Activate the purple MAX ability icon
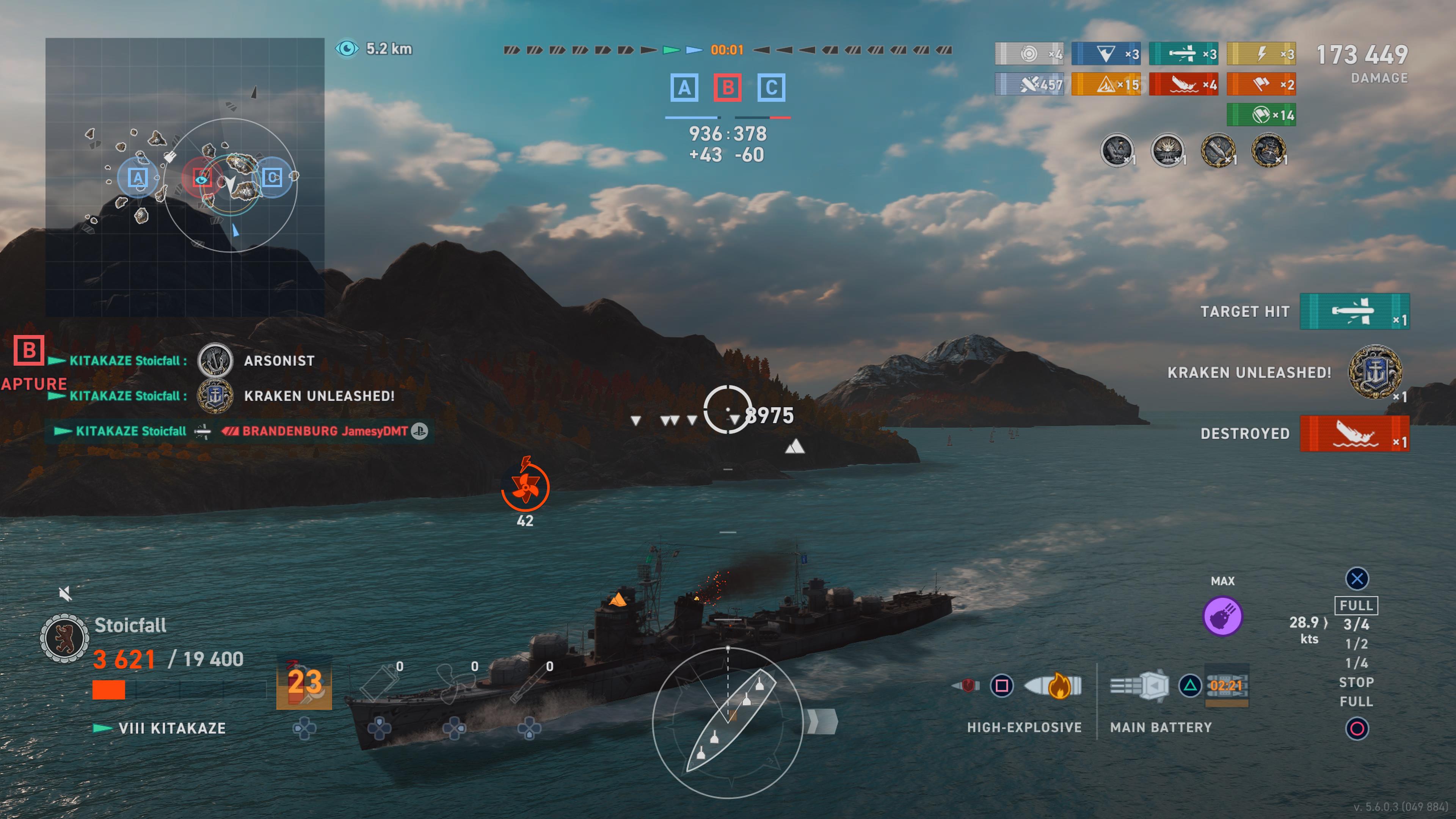Screen dimensions: 1456x819 pos(1222,616)
